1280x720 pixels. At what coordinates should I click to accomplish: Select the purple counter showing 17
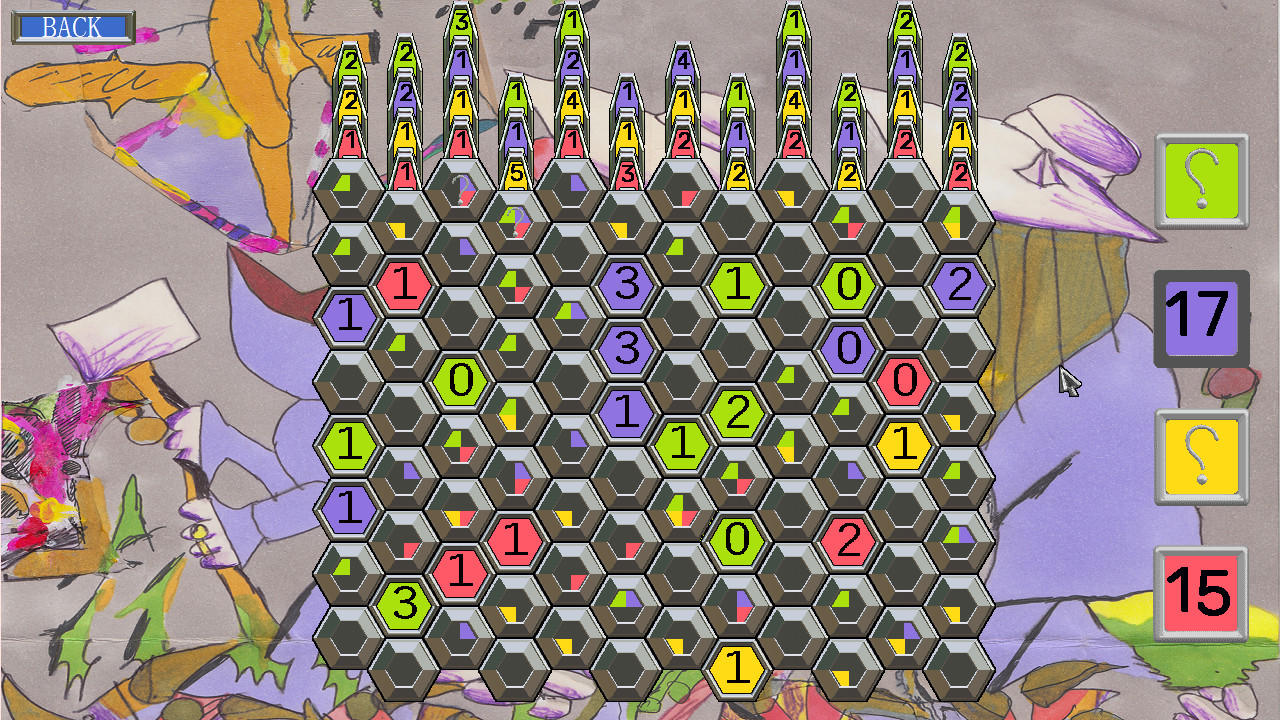[x=1199, y=320]
